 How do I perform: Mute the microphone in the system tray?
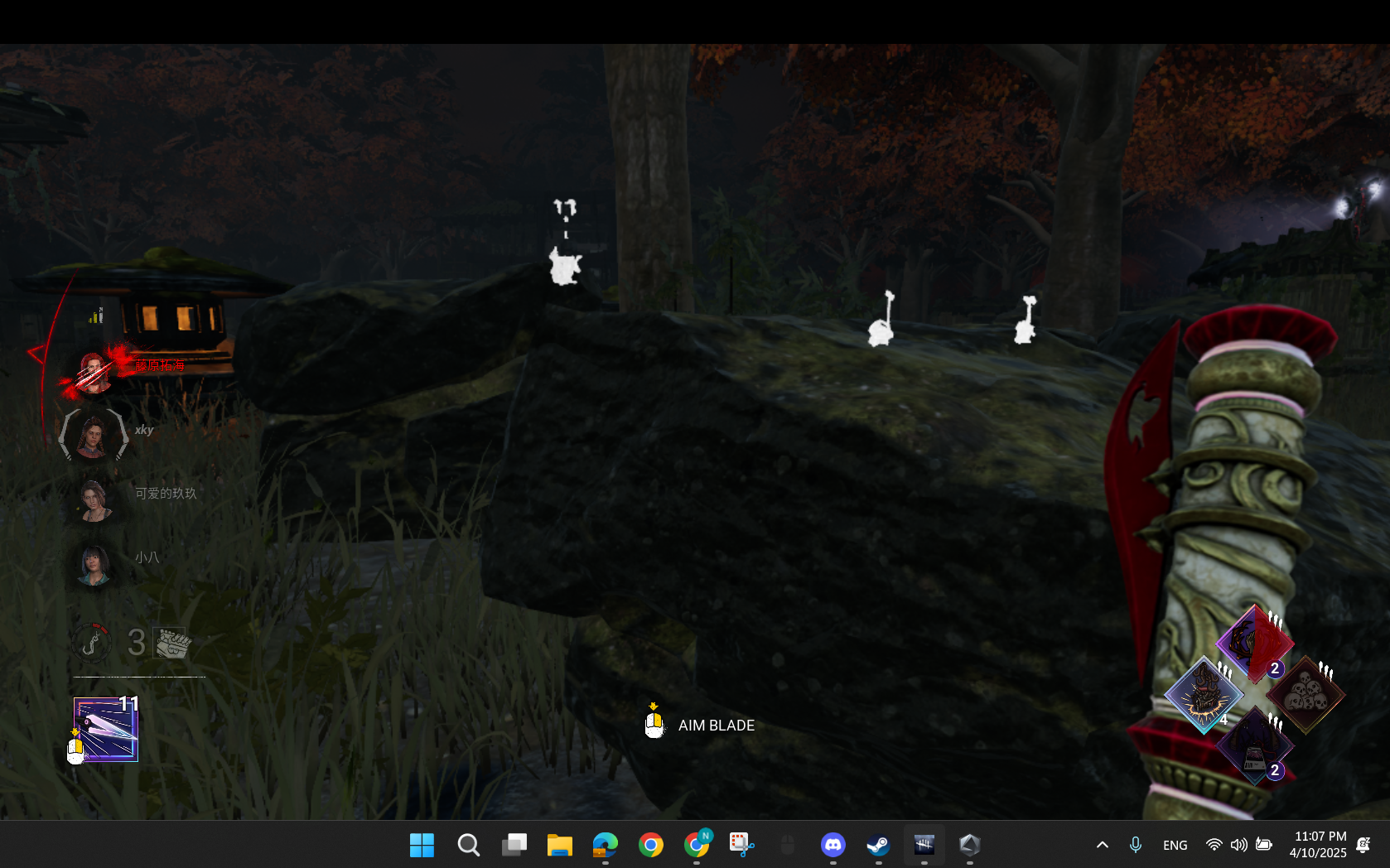pos(1135,845)
